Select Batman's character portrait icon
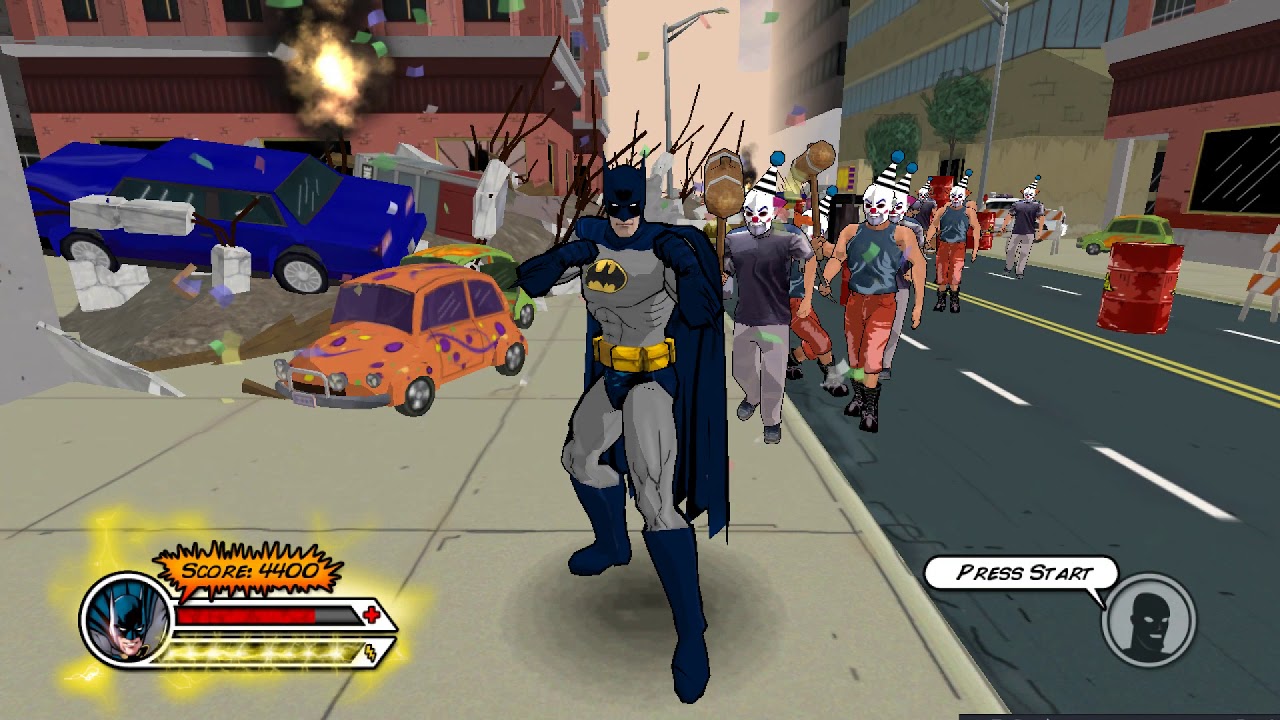Viewport: 1280px width, 720px height. [x=123, y=620]
